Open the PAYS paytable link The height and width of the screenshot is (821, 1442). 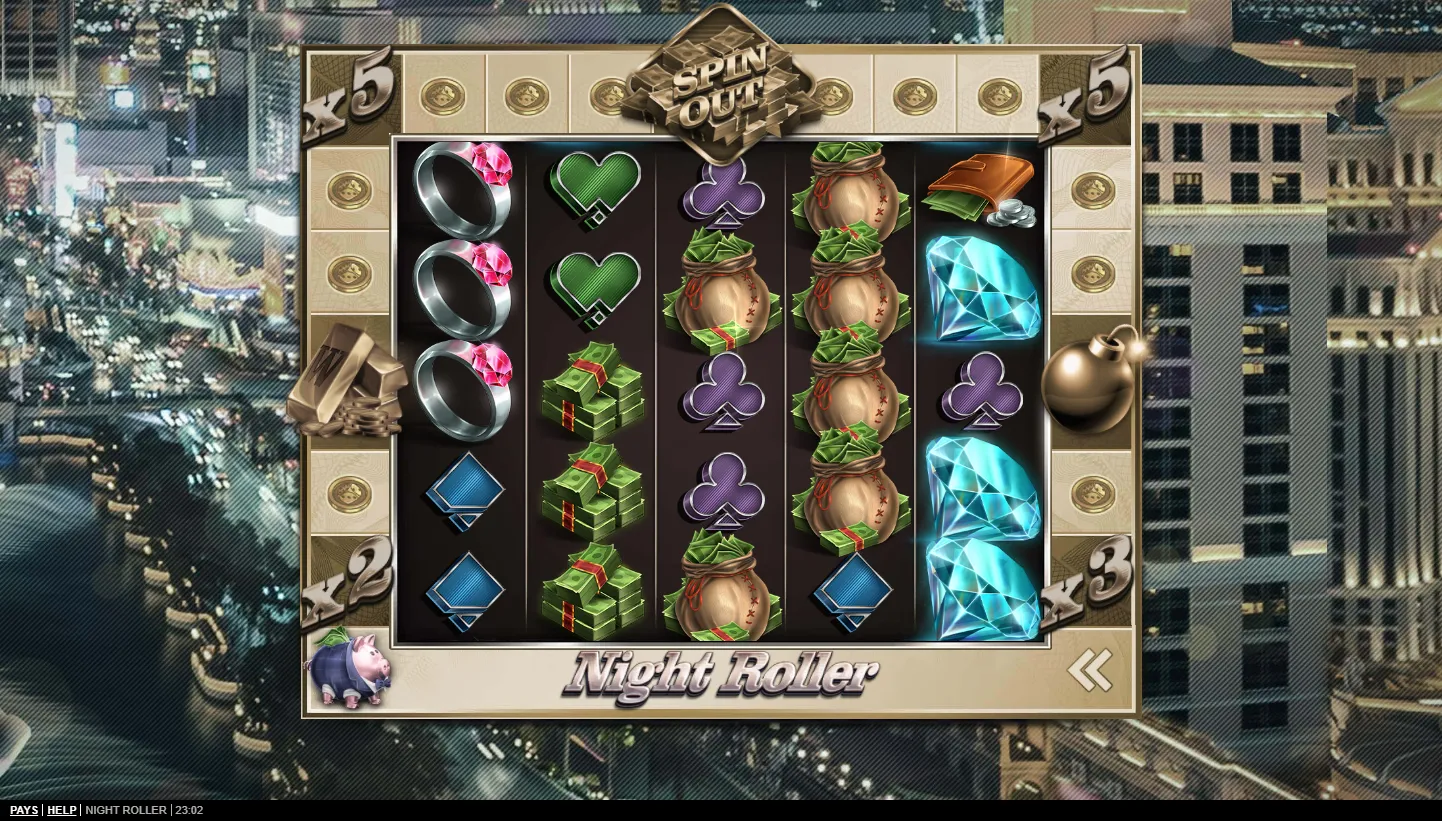[24, 810]
